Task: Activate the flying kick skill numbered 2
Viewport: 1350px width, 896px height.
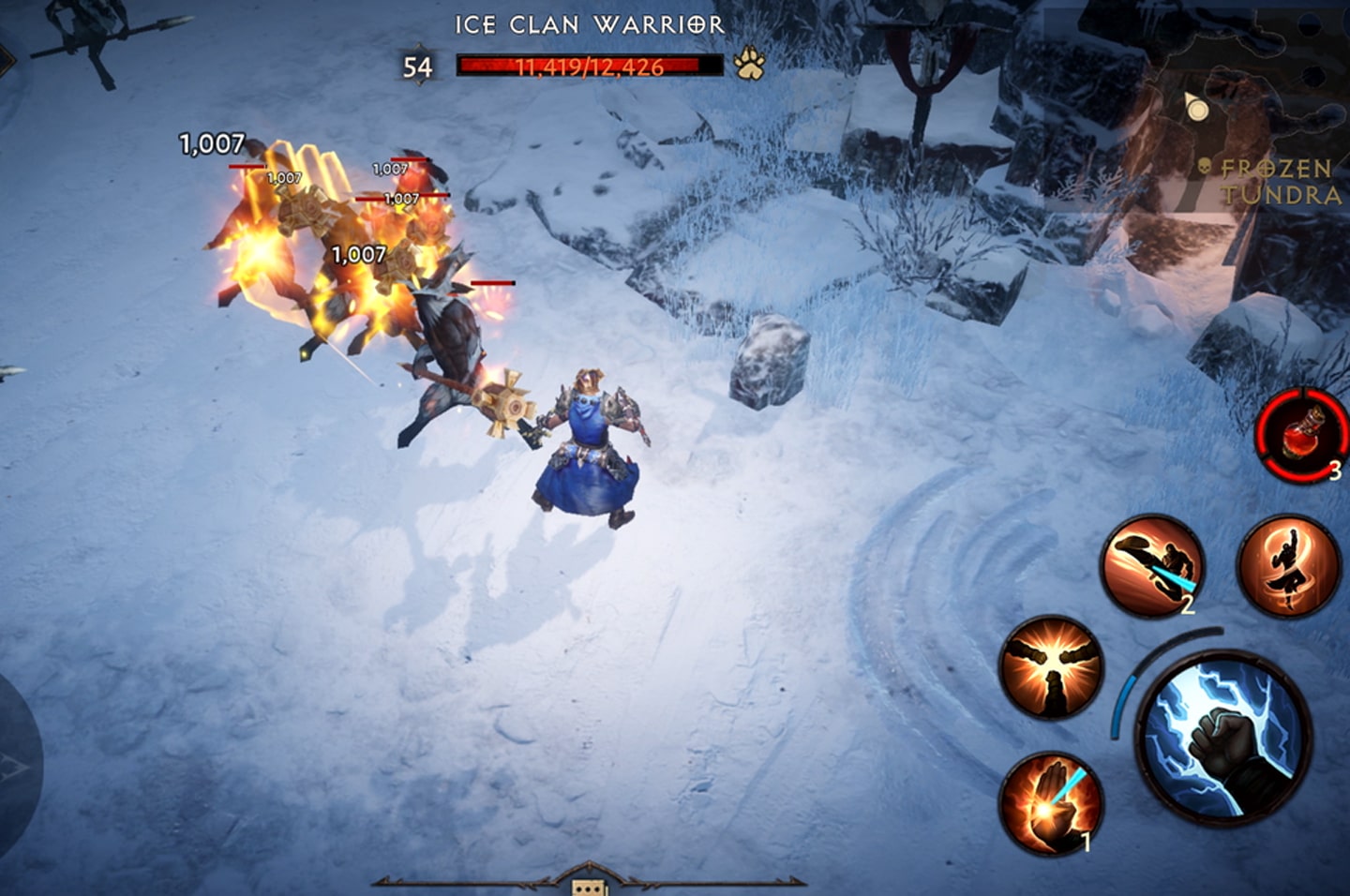Action: (x=1155, y=566)
